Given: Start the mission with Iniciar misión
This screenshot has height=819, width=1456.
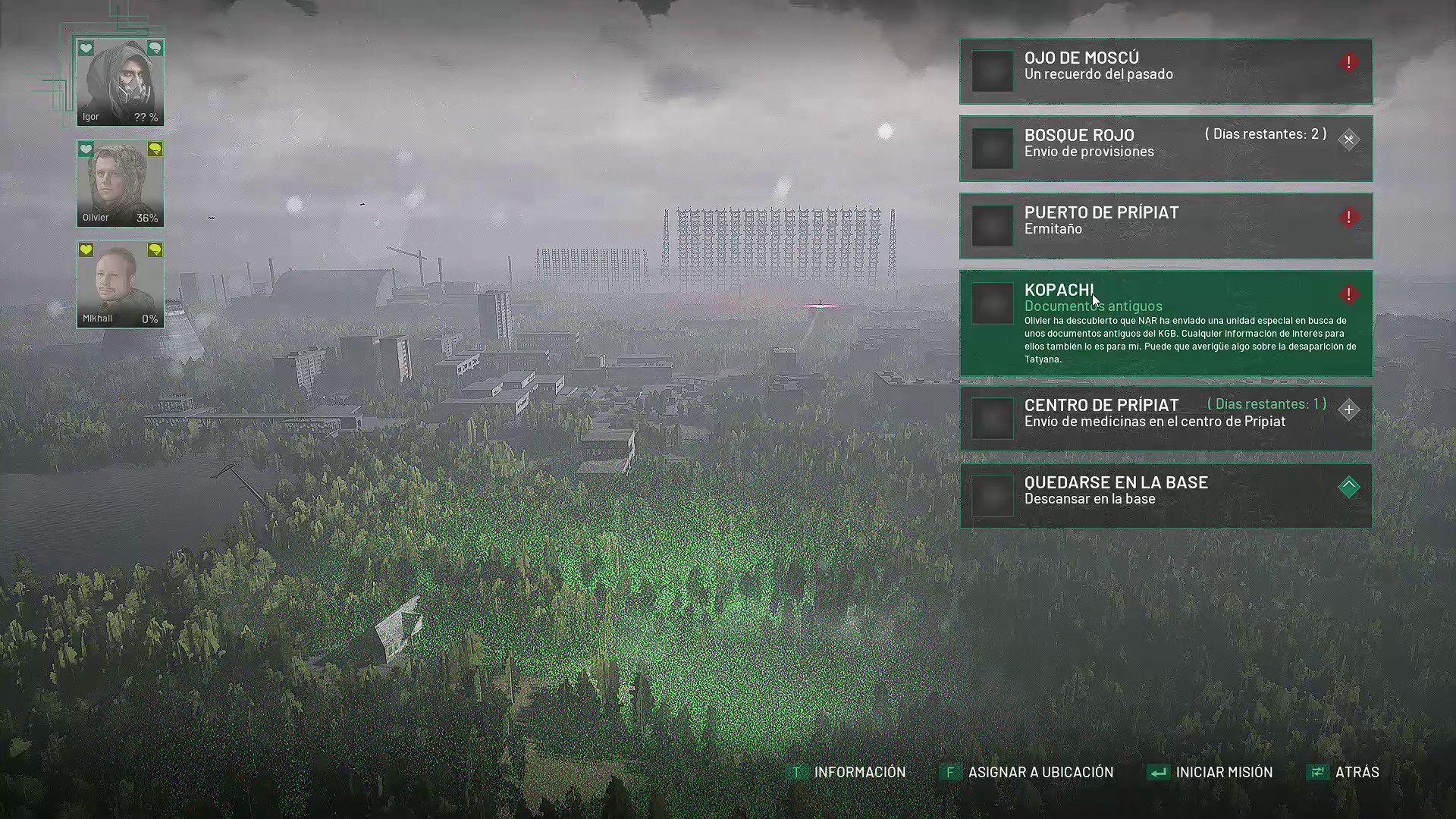Looking at the screenshot, I should point(1212,772).
